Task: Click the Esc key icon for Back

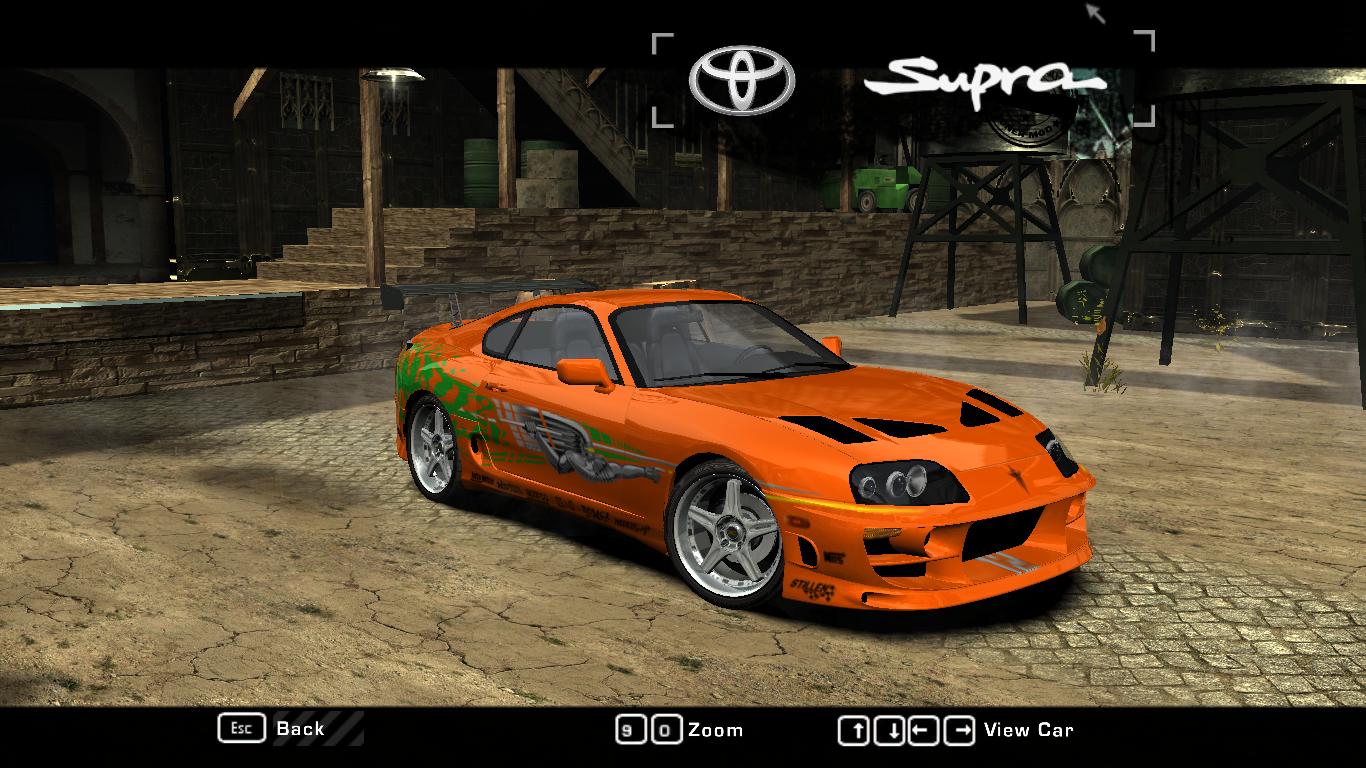Action: coord(242,729)
